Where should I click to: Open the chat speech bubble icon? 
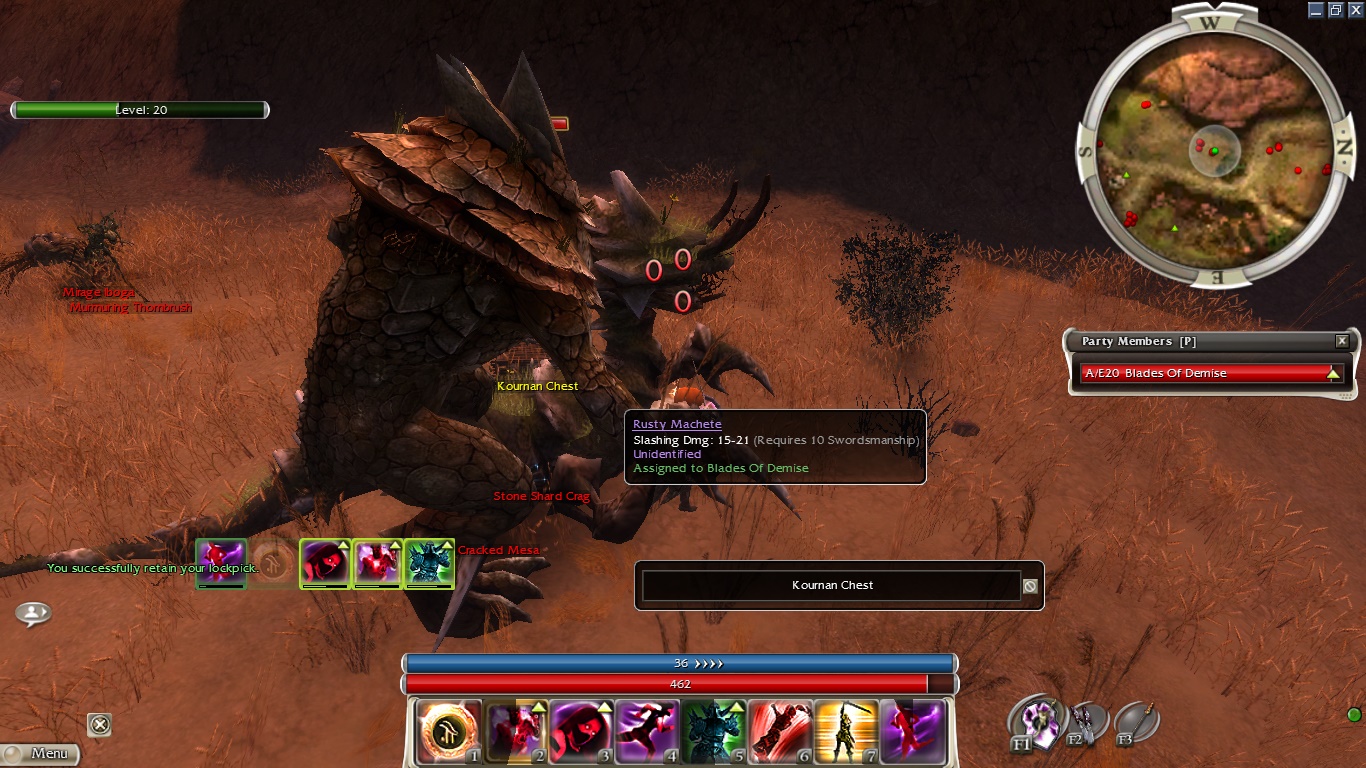33,613
